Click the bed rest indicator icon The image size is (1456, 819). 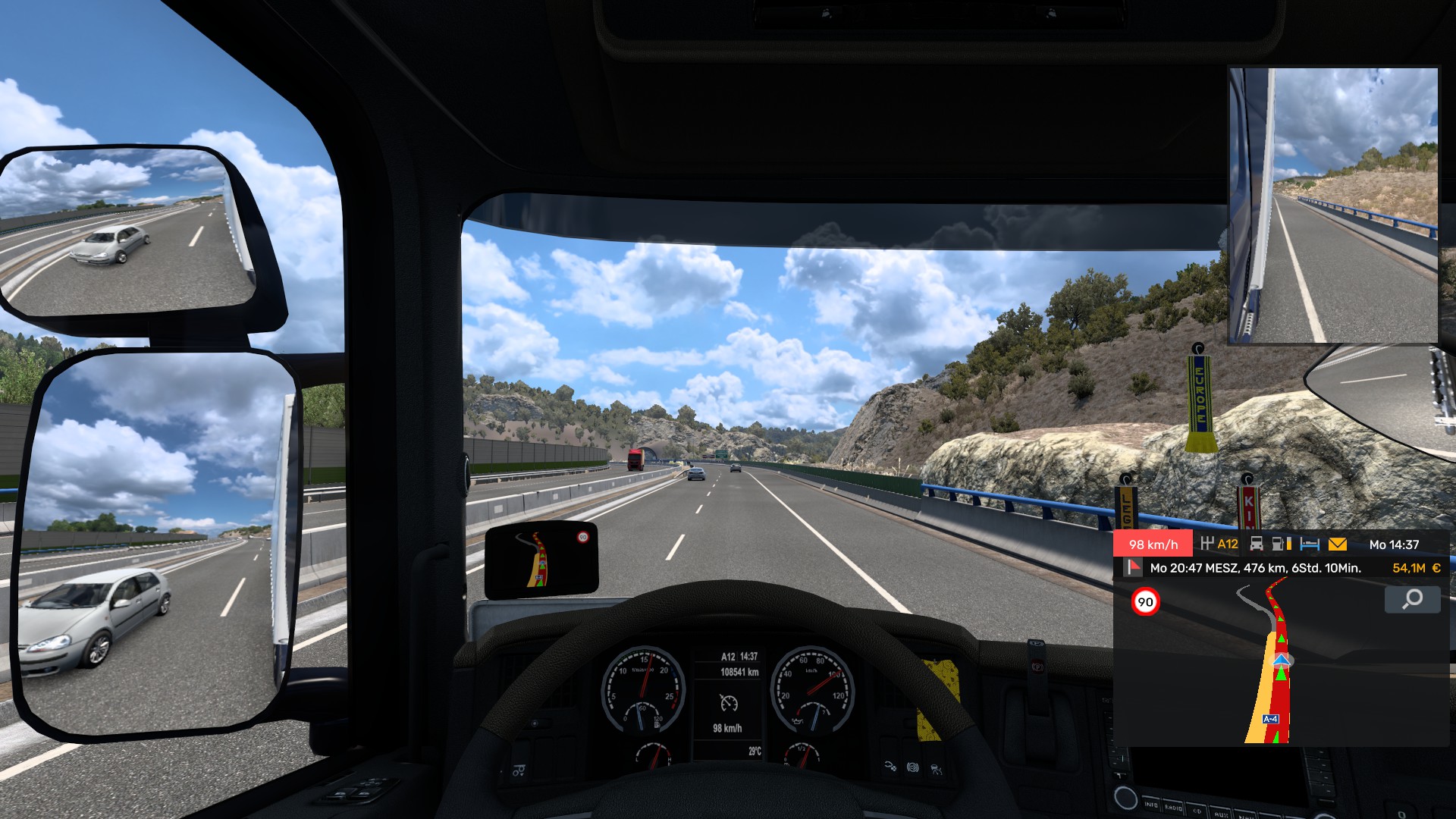pyautogui.click(x=1310, y=544)
